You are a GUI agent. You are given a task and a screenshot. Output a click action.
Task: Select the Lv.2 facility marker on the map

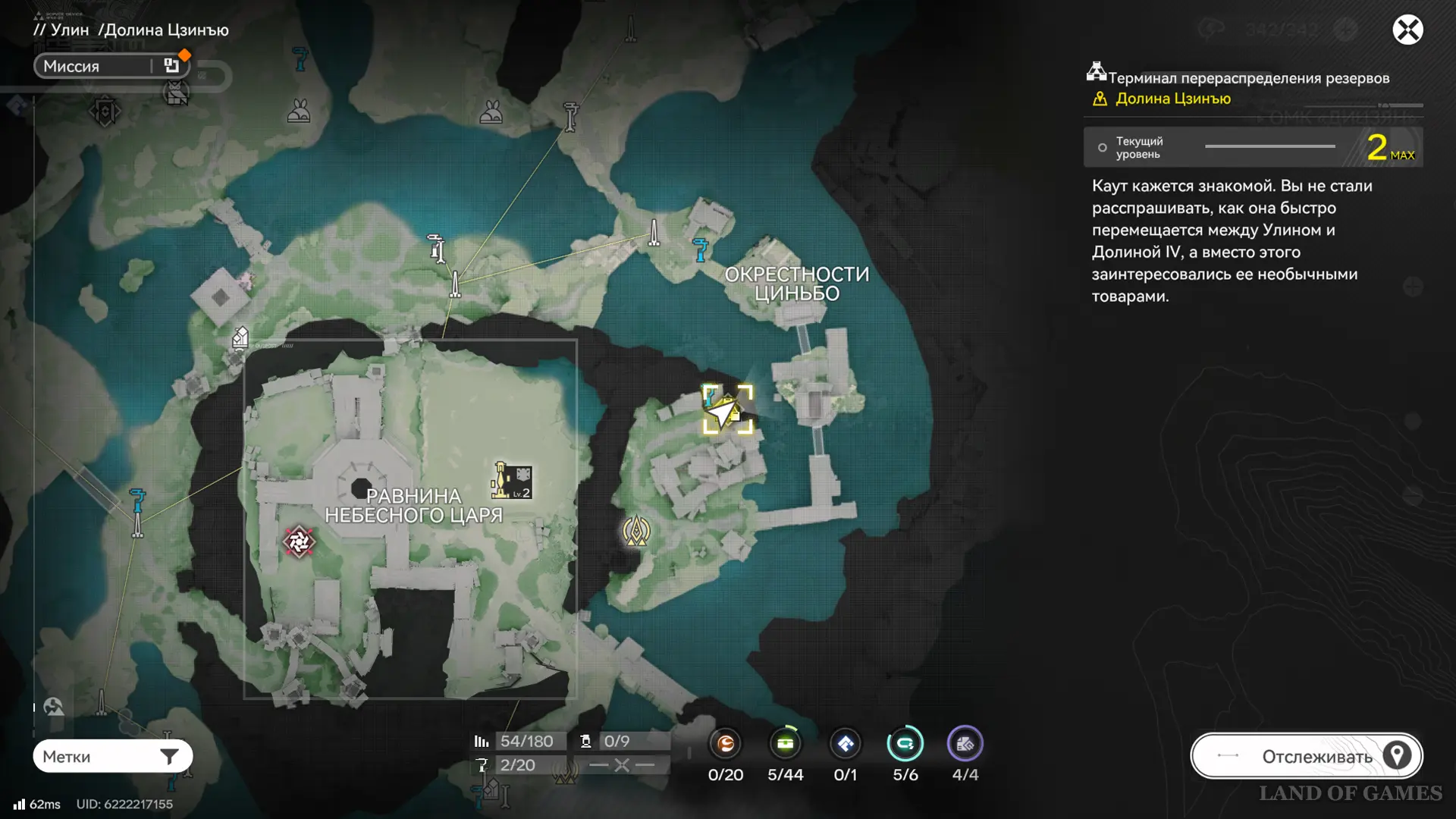click(512, 481)
